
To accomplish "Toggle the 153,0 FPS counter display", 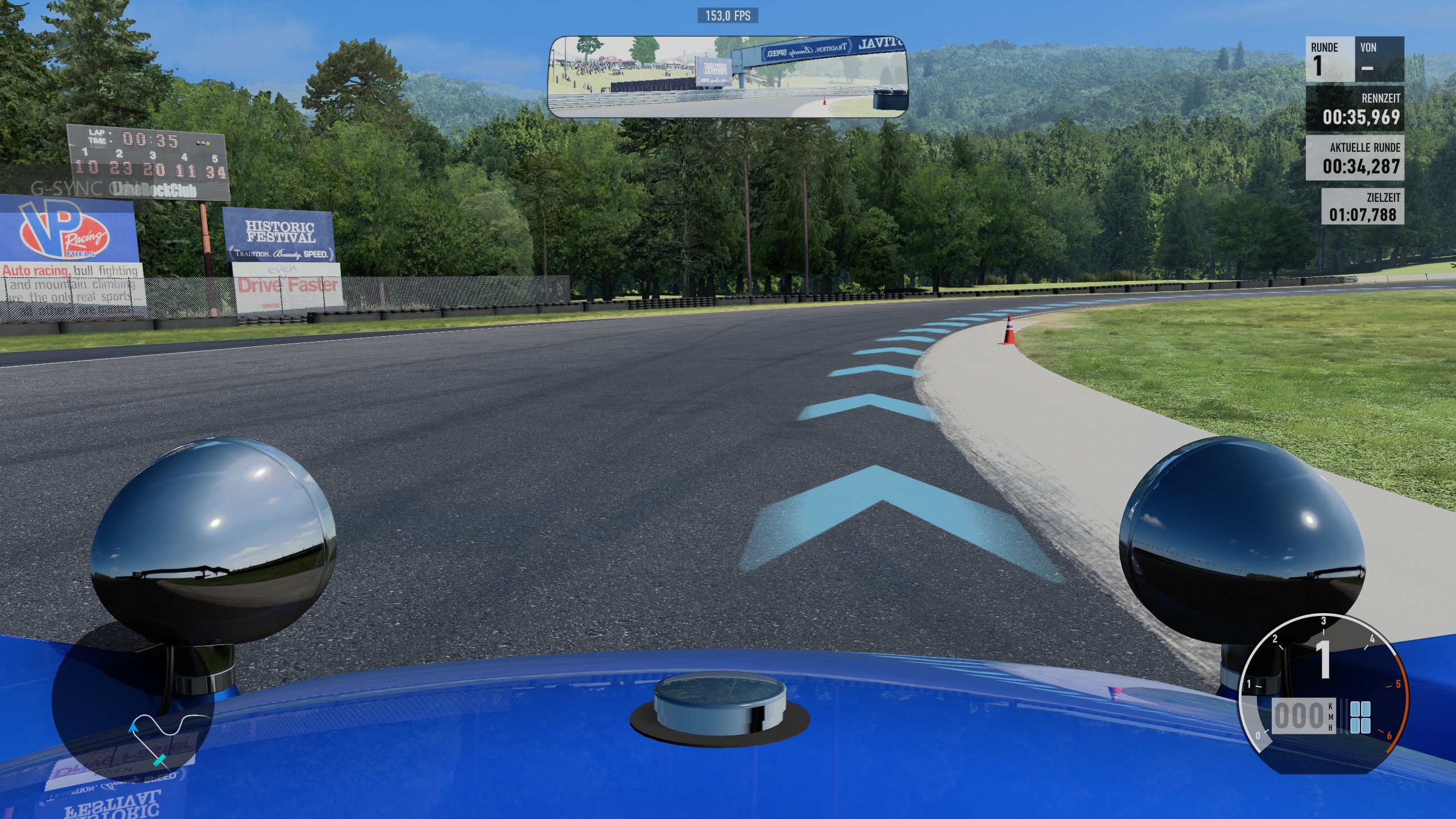I will 727,16.
